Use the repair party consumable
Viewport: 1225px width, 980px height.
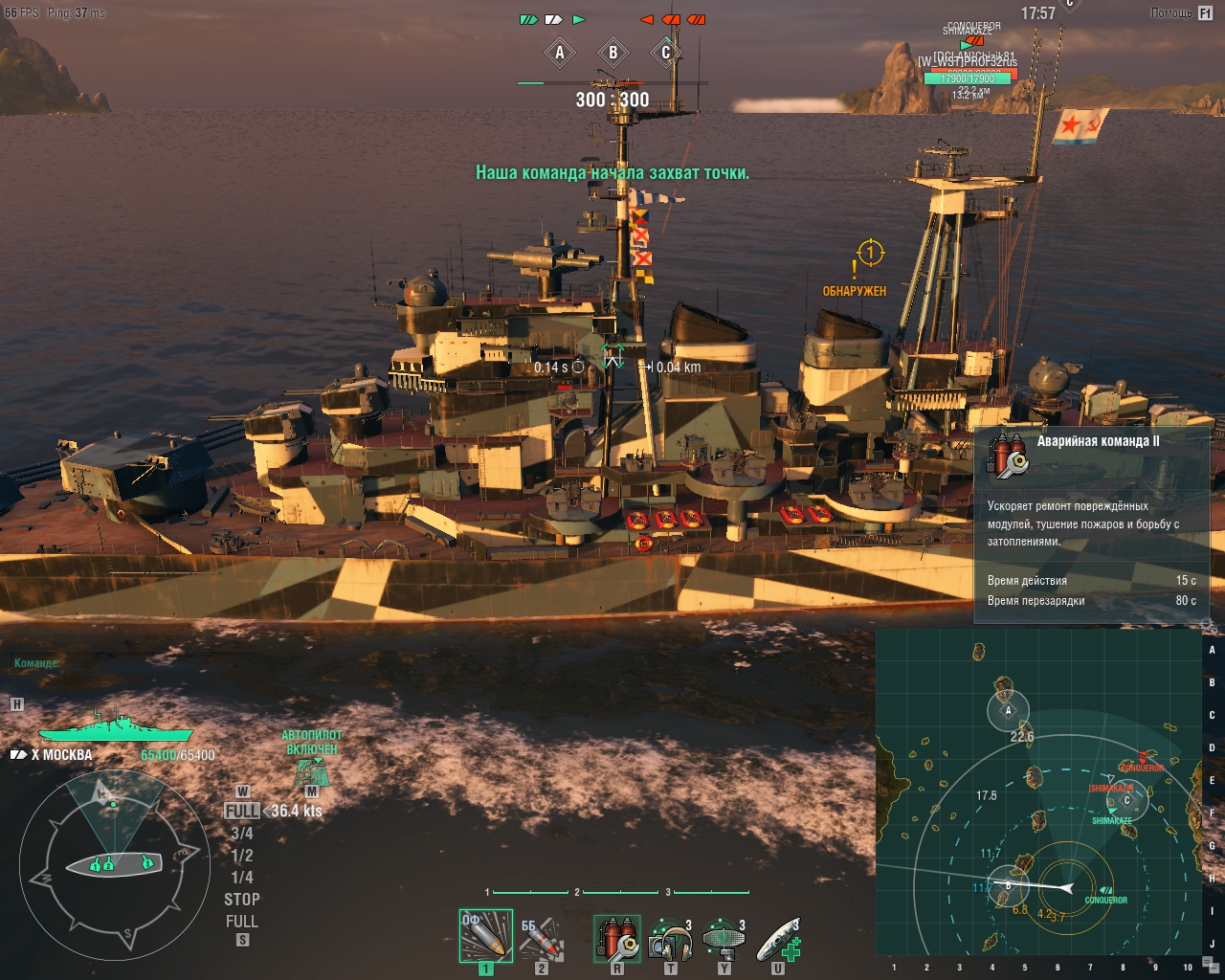(778, 938)
